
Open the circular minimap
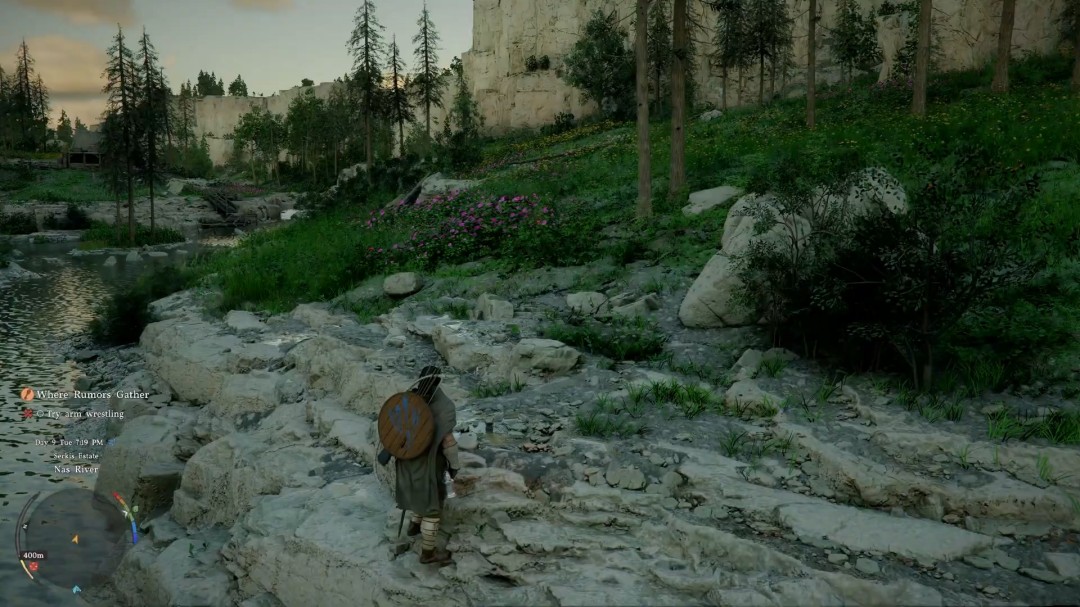click(x=74, y=538)
